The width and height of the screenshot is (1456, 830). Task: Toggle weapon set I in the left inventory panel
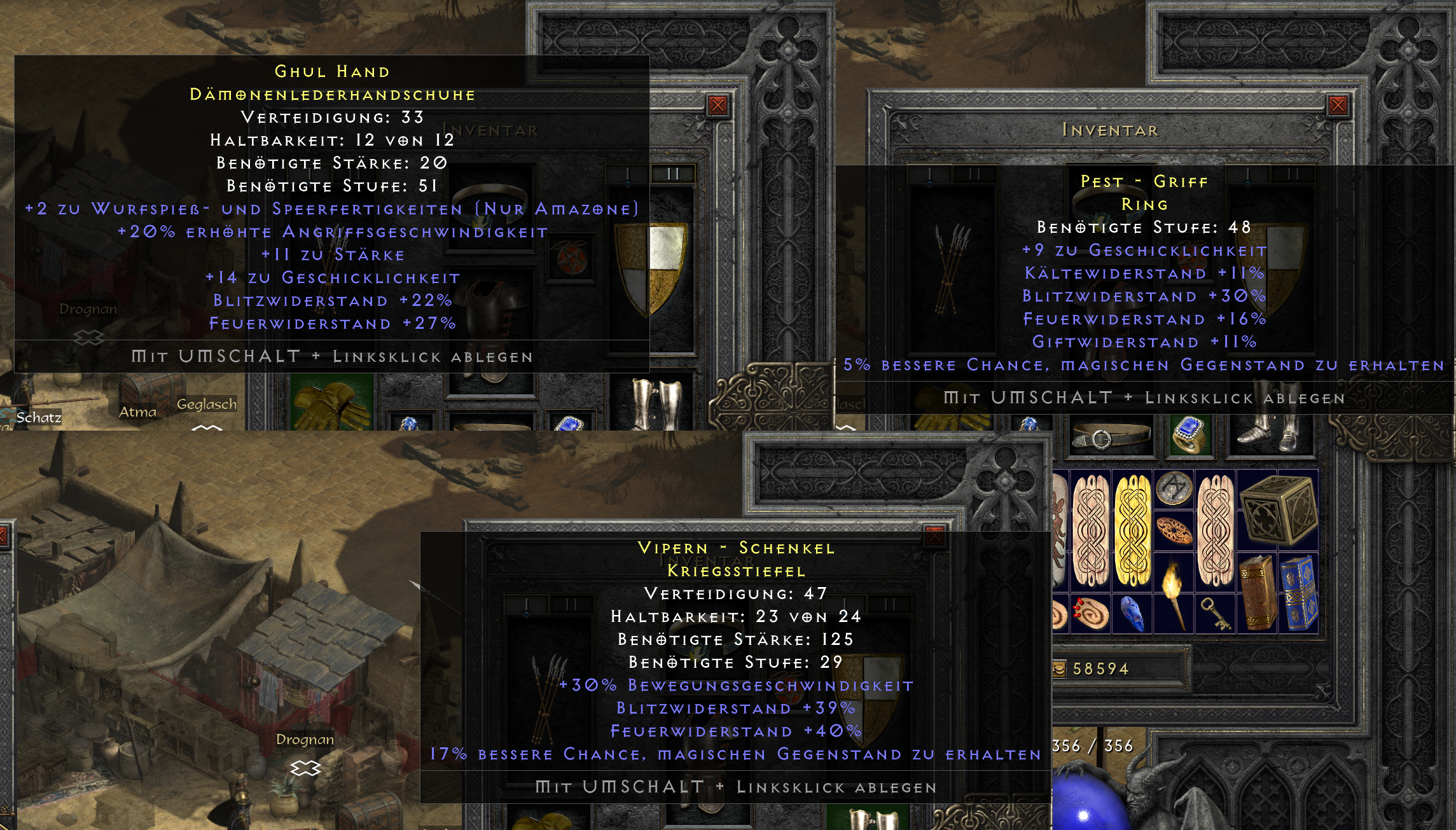[x=627, y=174]
